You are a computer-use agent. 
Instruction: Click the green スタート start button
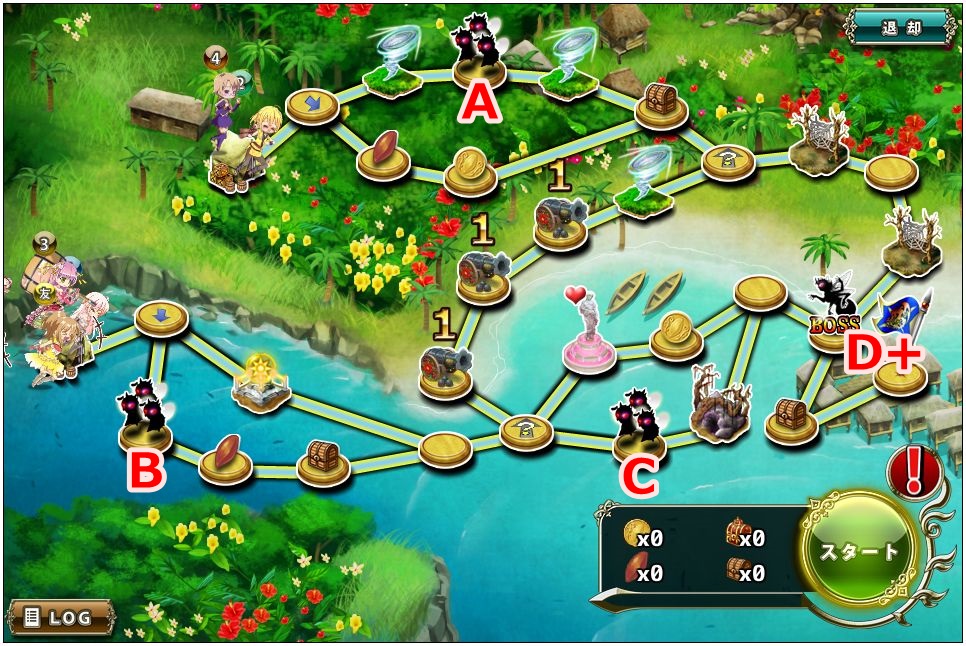pos(859,550)
